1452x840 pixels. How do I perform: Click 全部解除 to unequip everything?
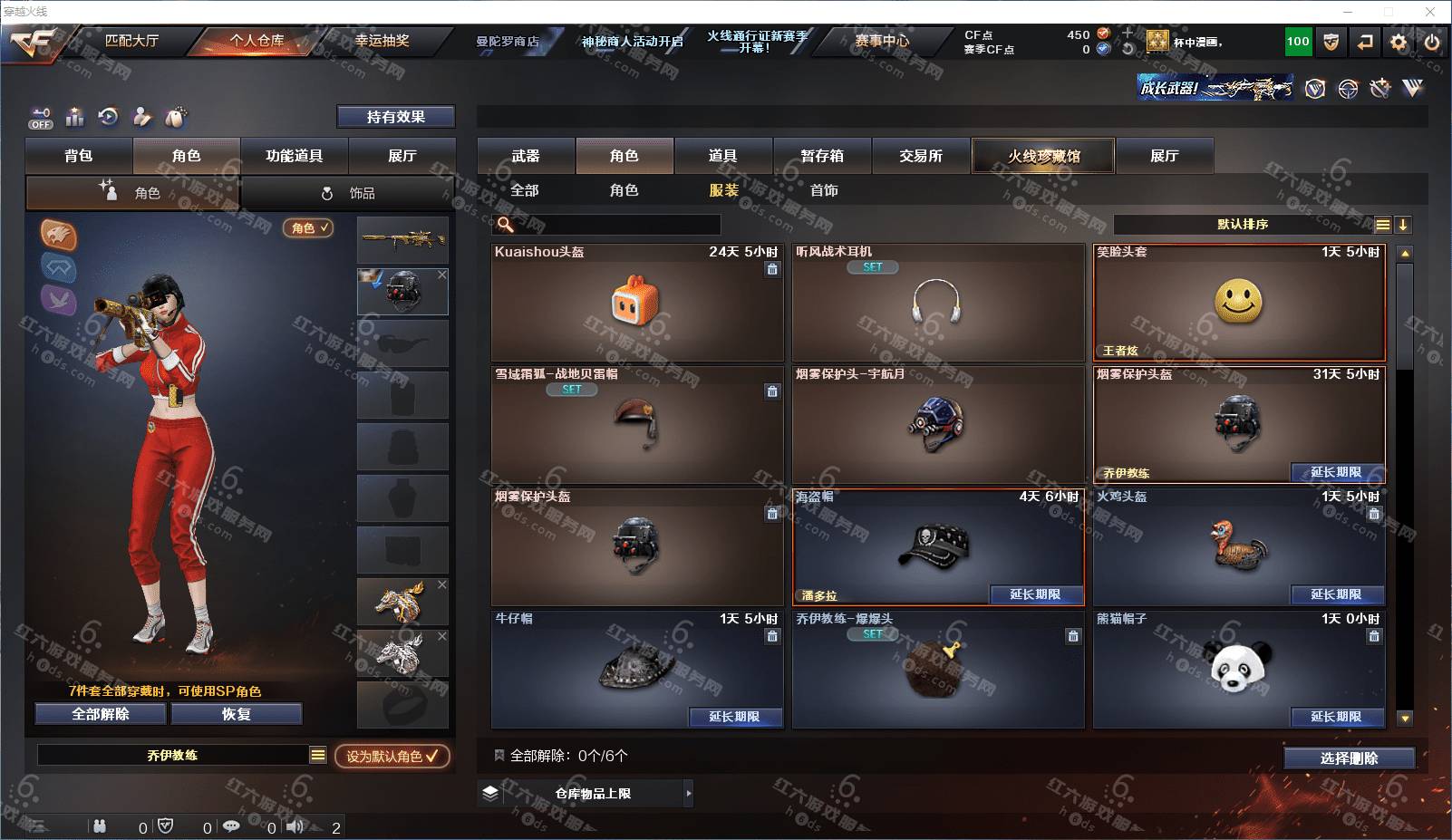pos(101,714)
